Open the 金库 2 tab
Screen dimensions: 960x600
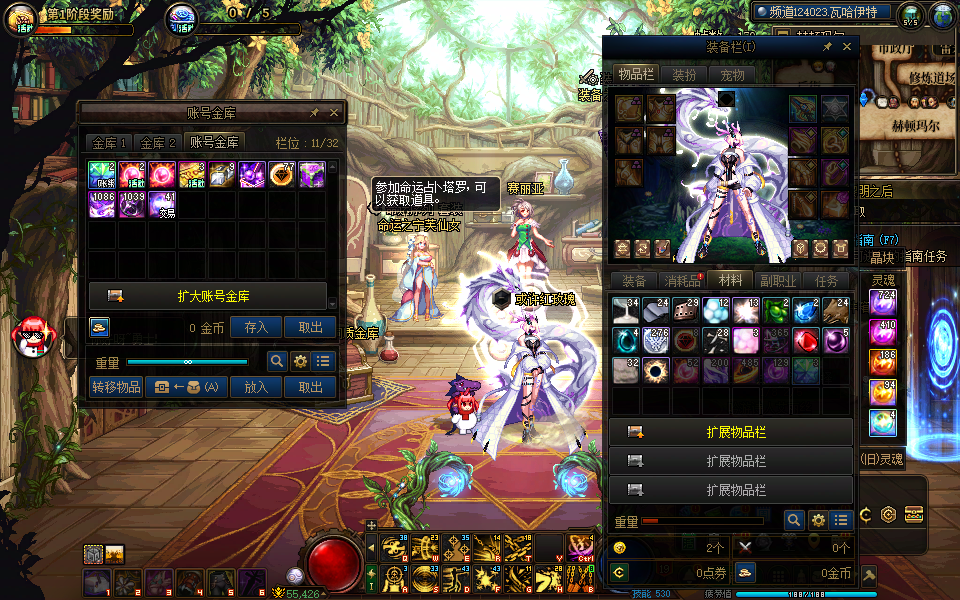[x=158, y=143]
